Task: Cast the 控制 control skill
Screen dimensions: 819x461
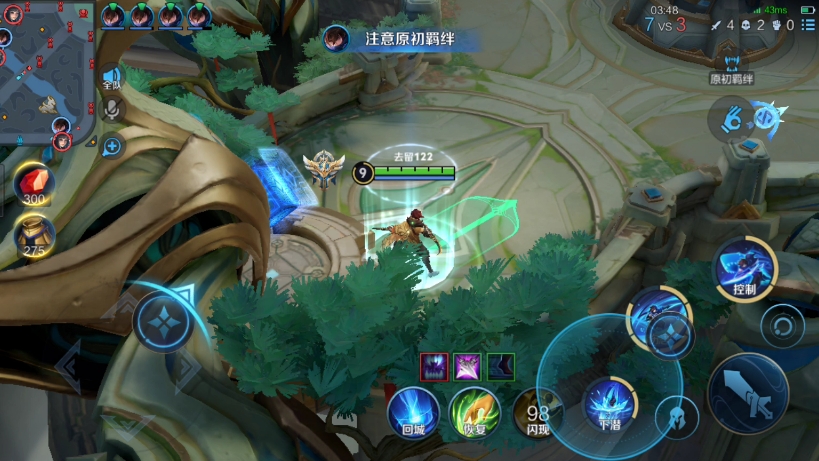Action: coord(743,268)
